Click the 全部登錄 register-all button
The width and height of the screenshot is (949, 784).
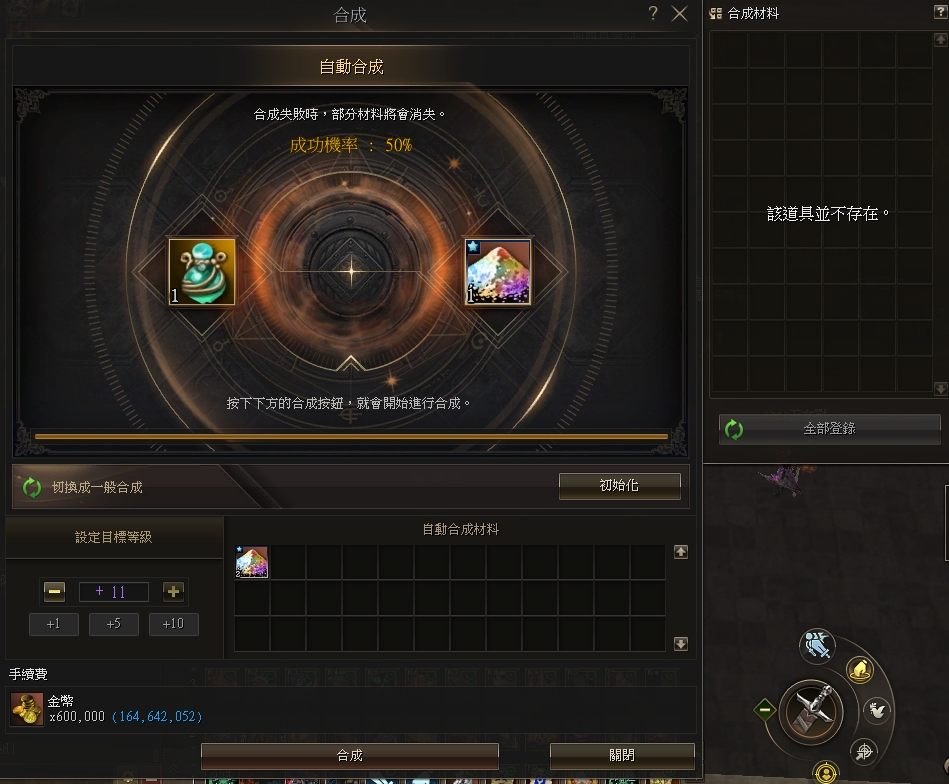pos(829,429)
